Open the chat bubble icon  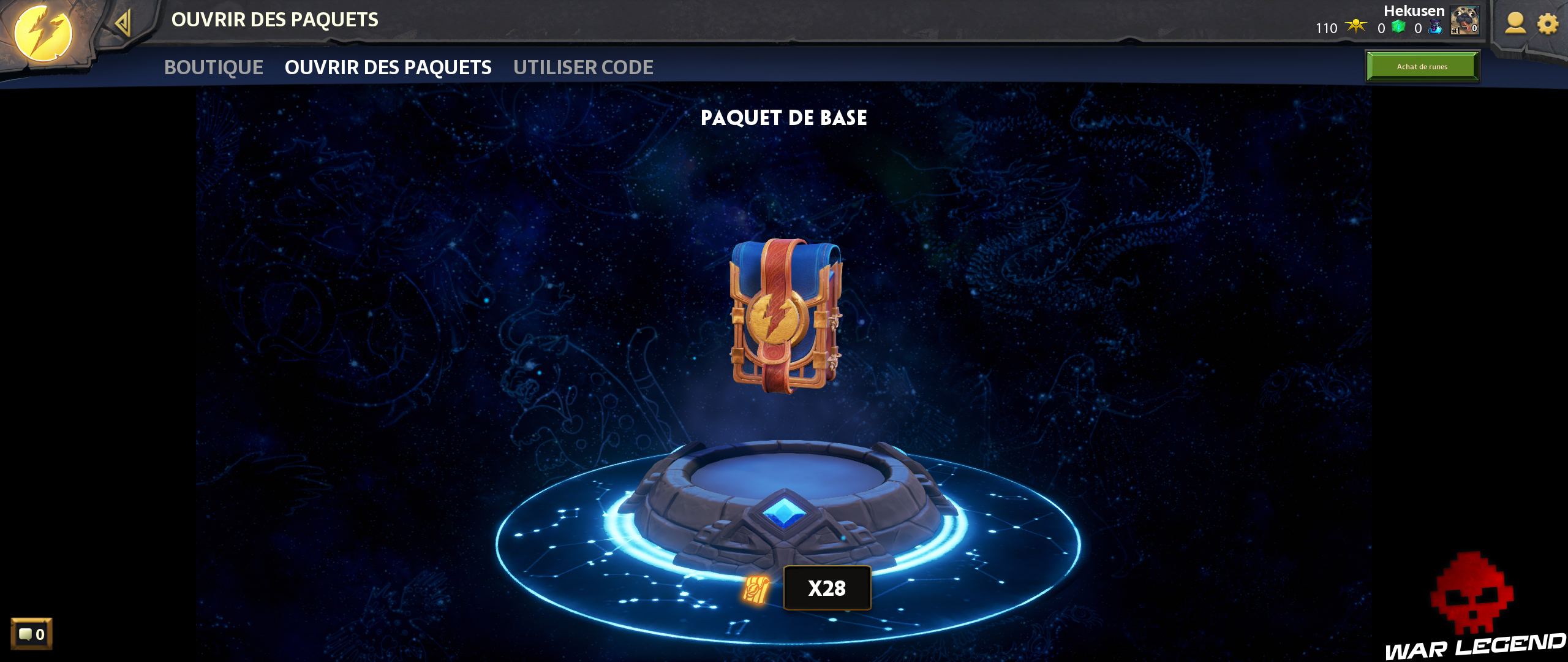pyautogui.click(x=27, y=635)
